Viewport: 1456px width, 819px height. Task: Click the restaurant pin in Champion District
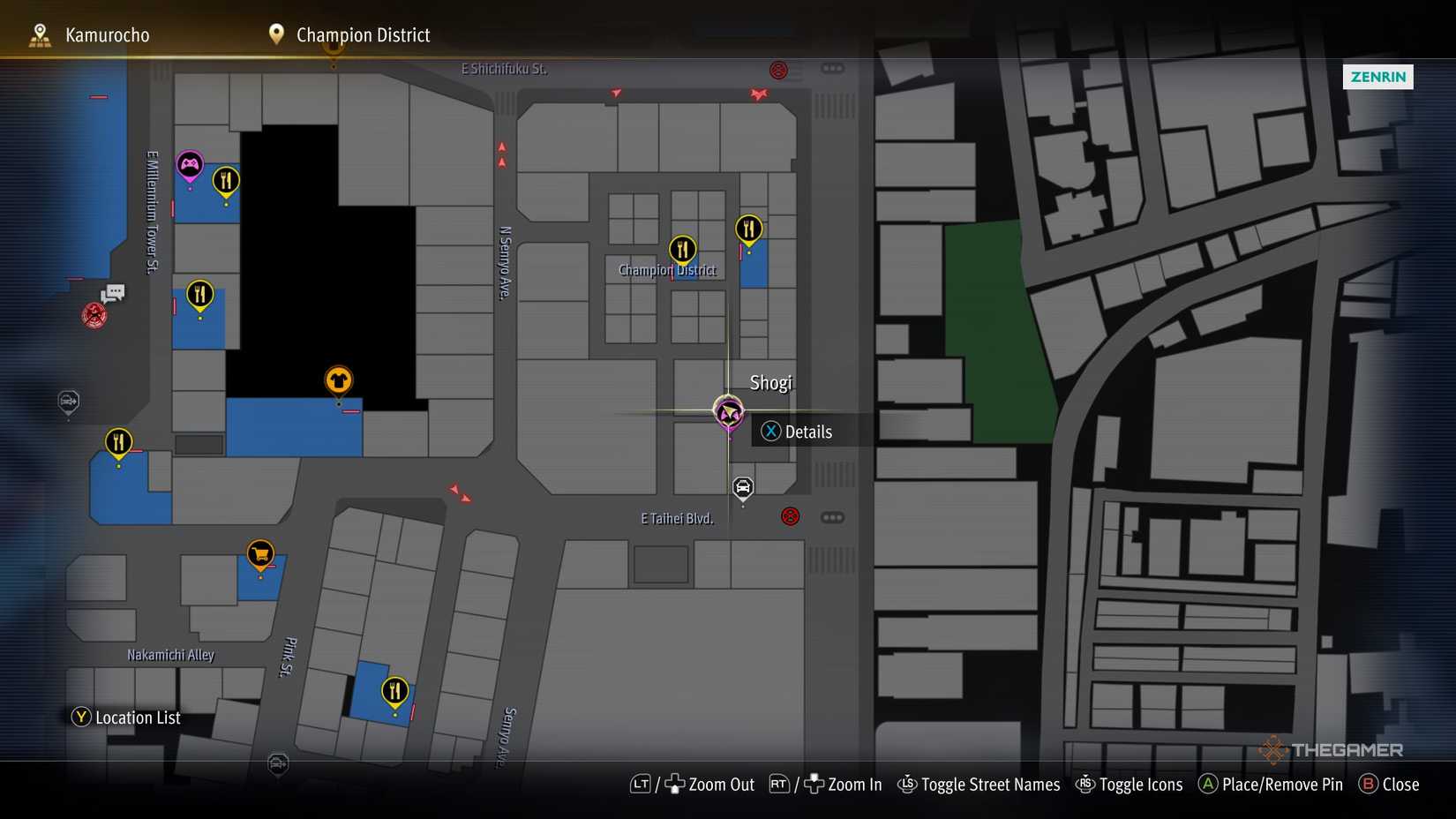(681, 249)
